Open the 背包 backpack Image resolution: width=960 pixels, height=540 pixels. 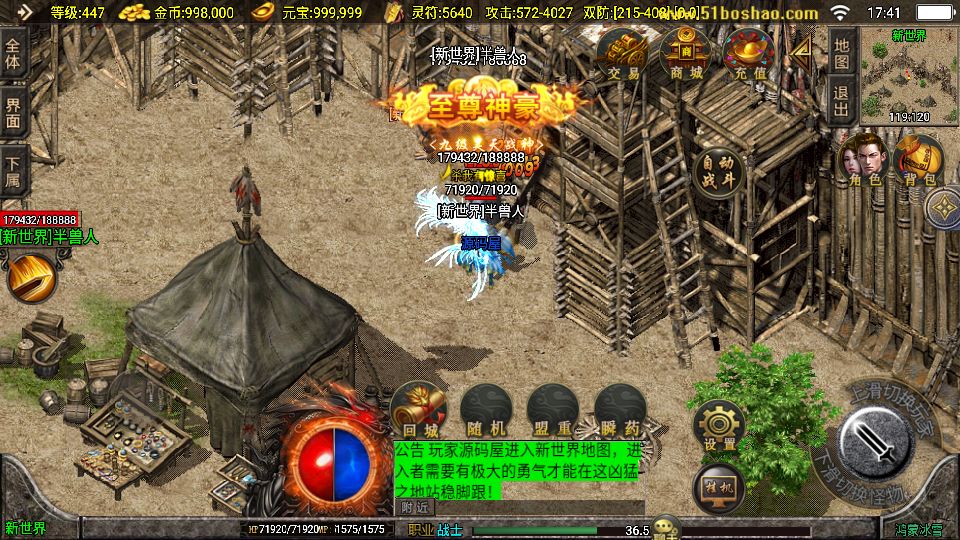pos(918,160)
